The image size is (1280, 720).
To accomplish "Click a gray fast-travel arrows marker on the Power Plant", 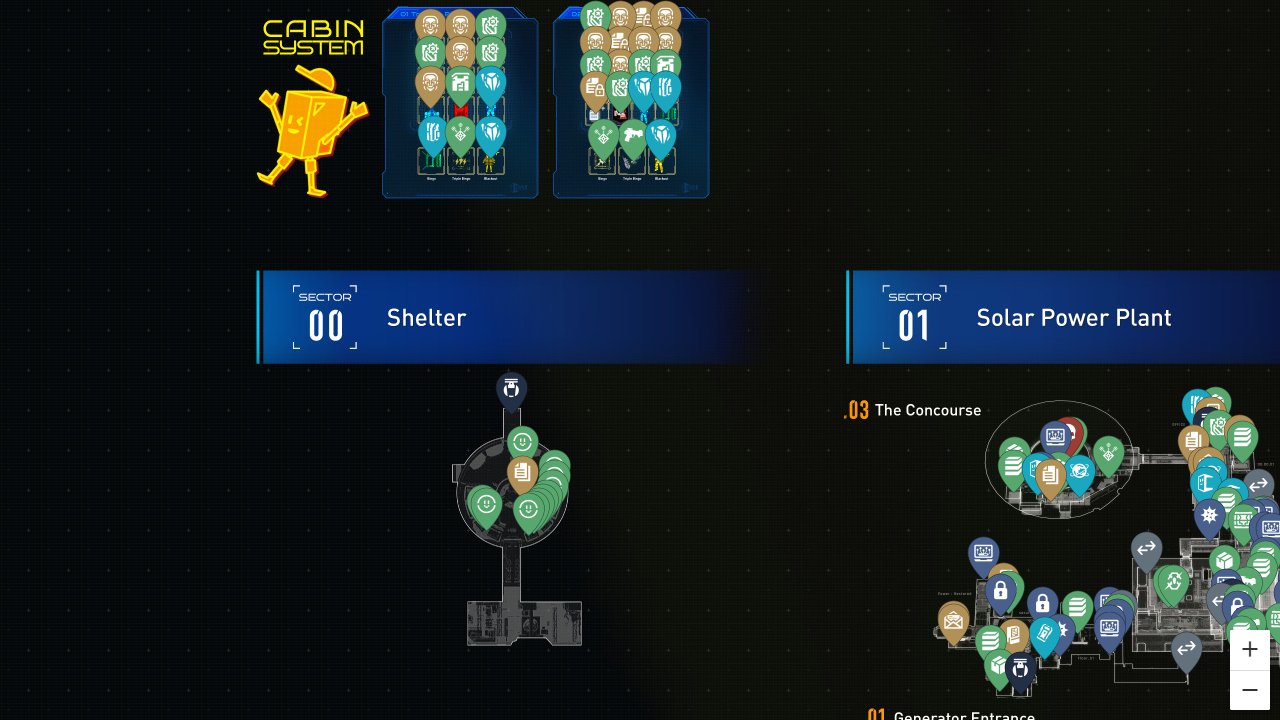I will point(1146,547).
